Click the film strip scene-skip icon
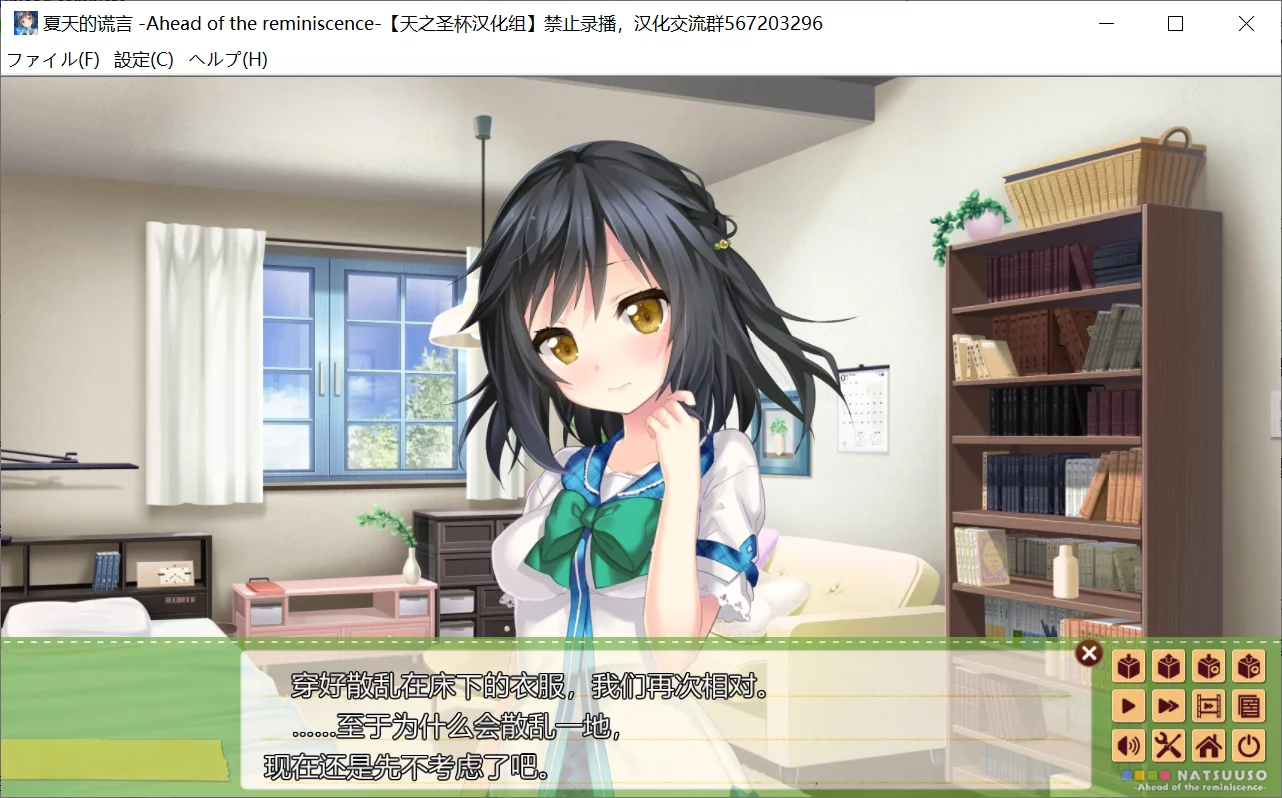The width and height of the screenshot is (1282, 798). (x=1209, y=705)
